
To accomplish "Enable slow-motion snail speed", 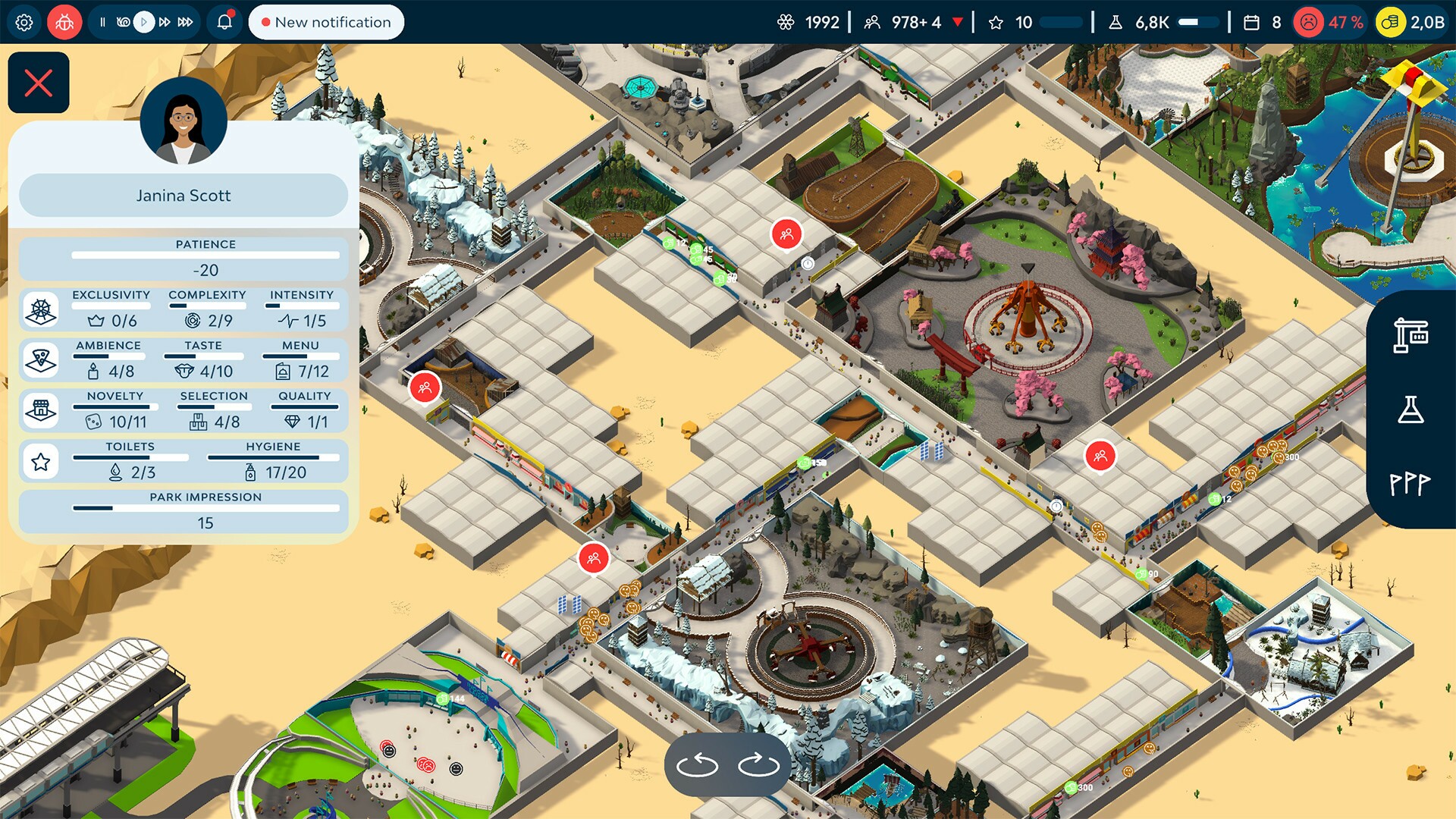I will pyautogui.click(x=123, y=22).
